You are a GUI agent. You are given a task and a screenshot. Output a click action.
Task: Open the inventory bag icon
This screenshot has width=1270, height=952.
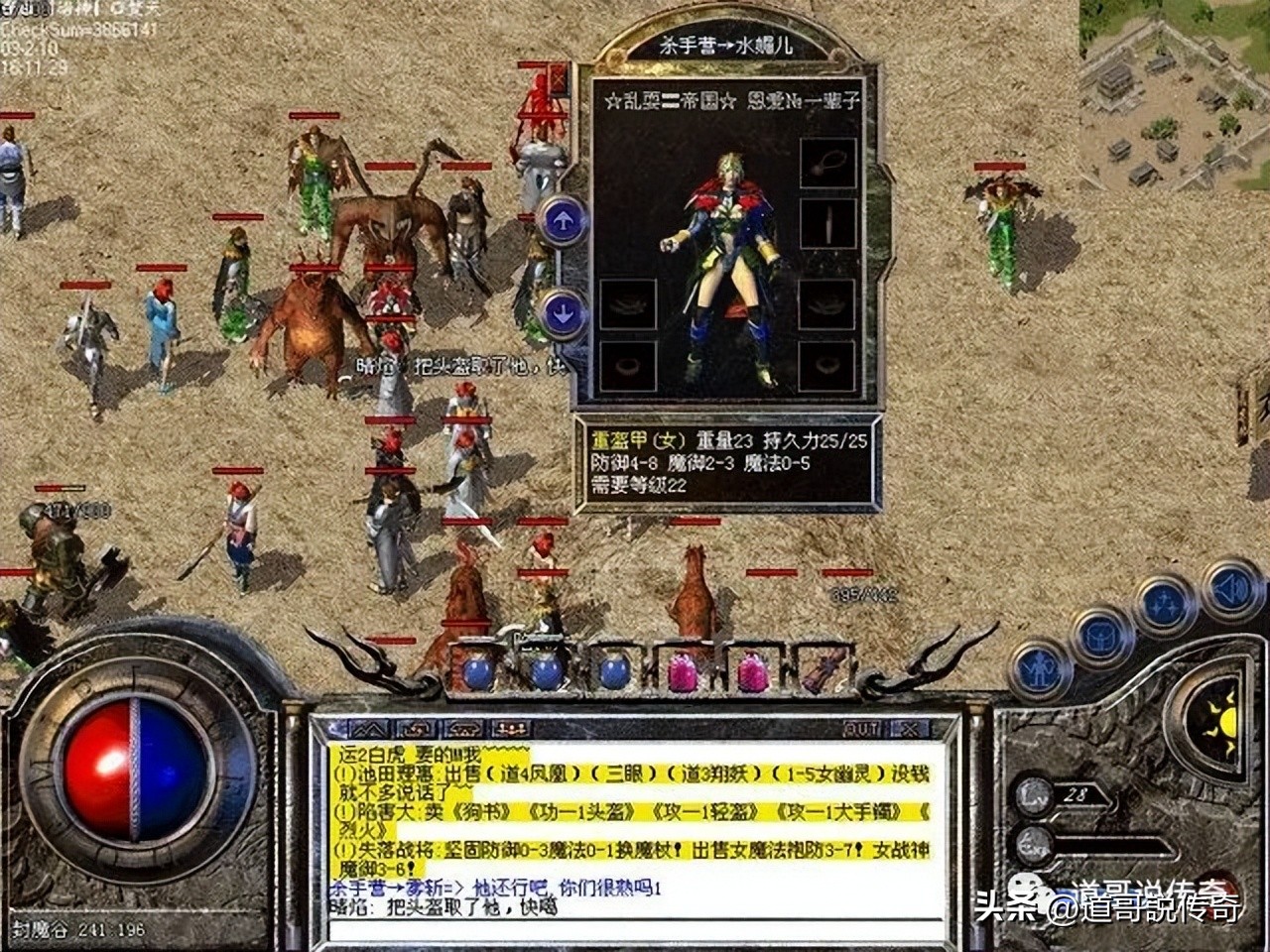tap(1102, 636)
